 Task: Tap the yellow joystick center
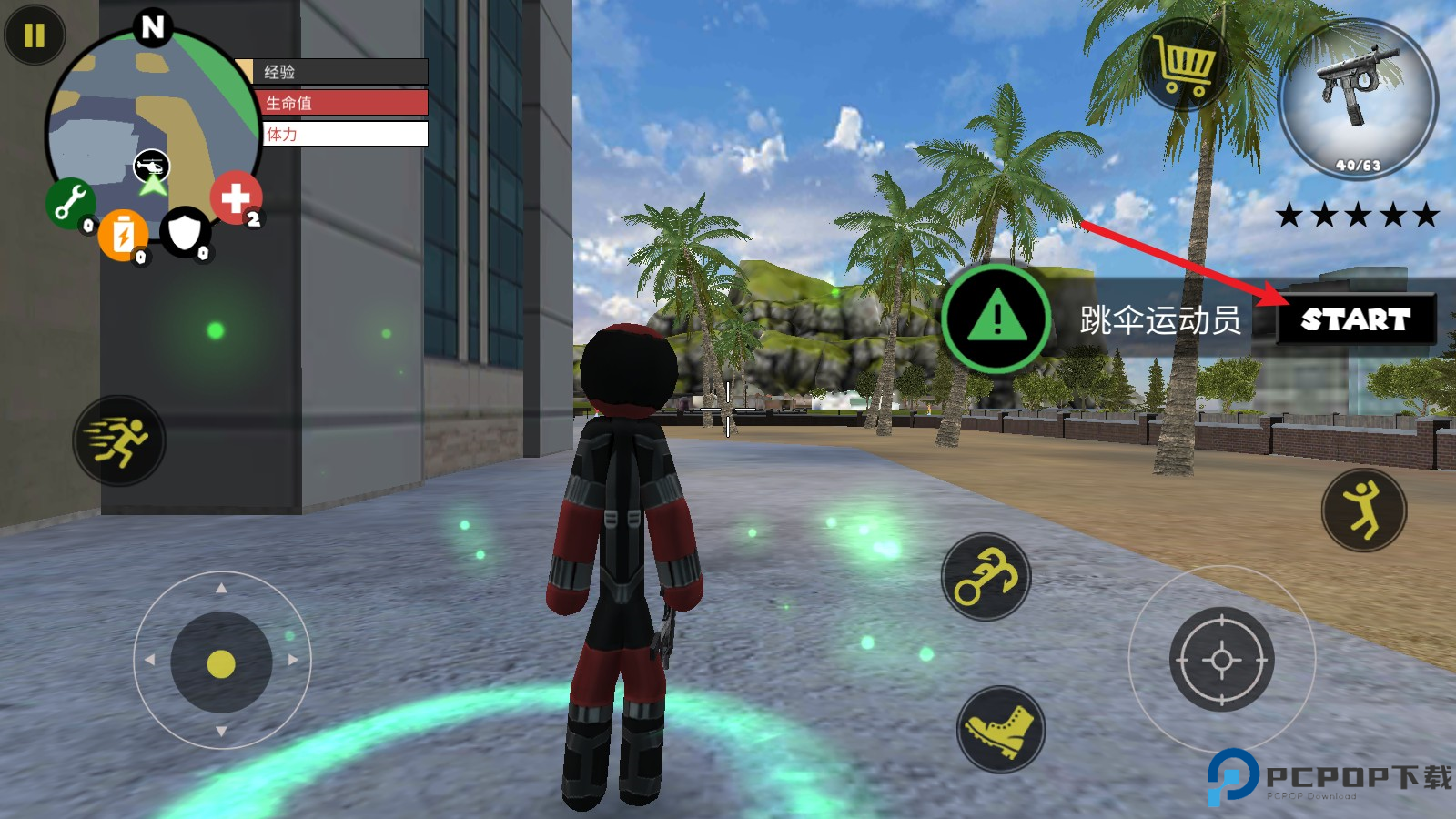click(x=221, y=663)
